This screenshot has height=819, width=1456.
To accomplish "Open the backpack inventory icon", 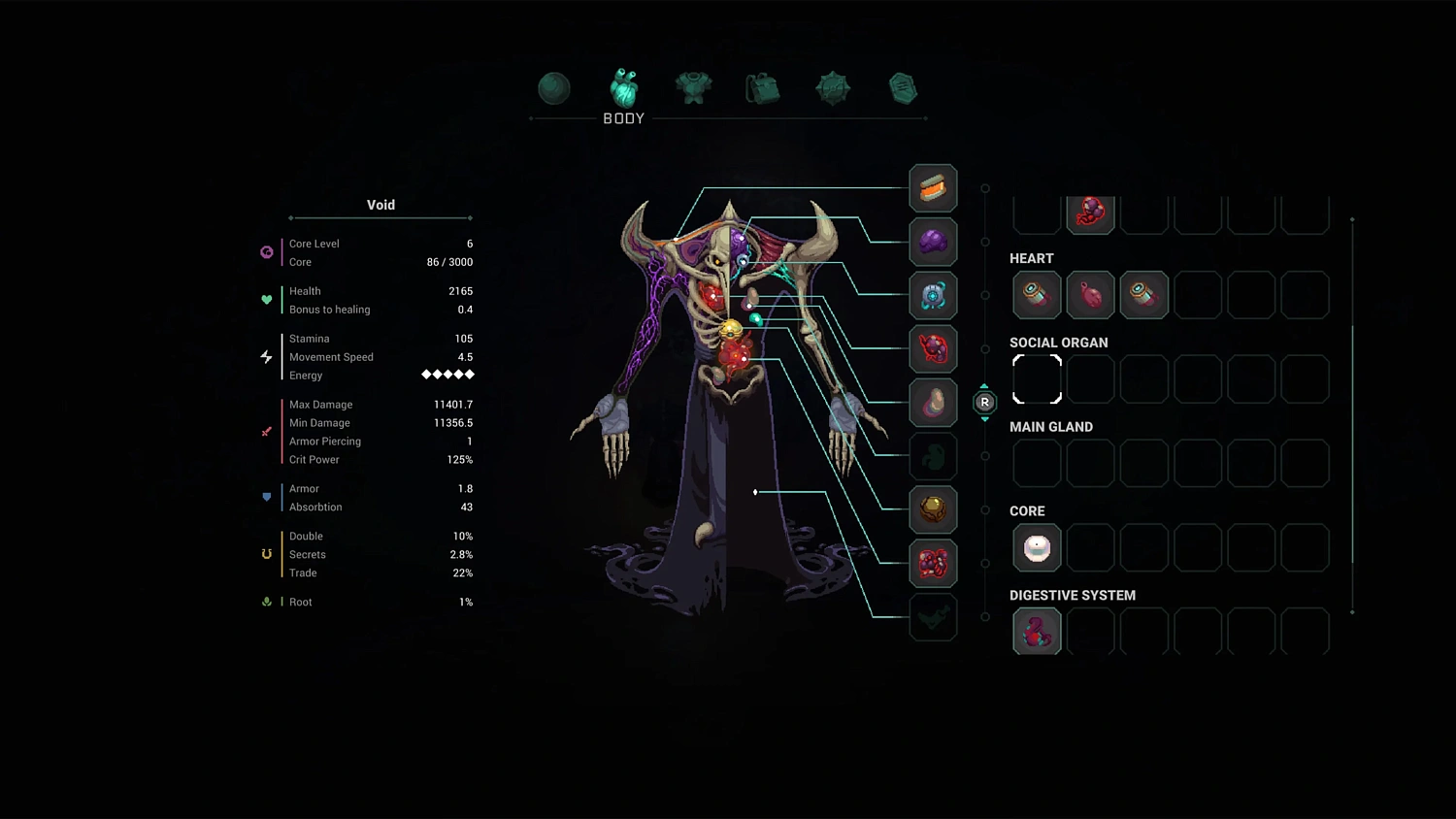I will click(762, 87).
